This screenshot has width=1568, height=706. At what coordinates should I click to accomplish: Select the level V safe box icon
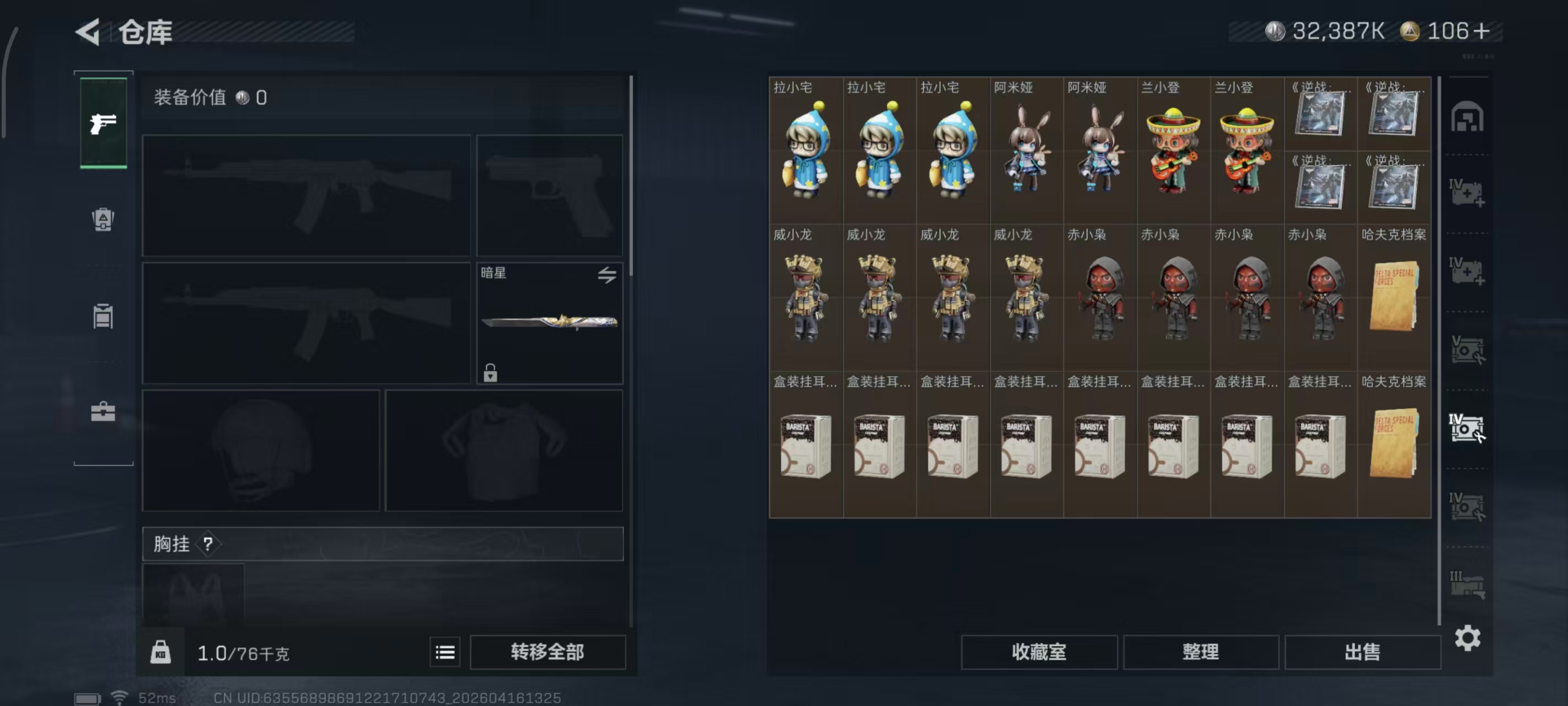pyautogui.click(x=1469, y=351)
